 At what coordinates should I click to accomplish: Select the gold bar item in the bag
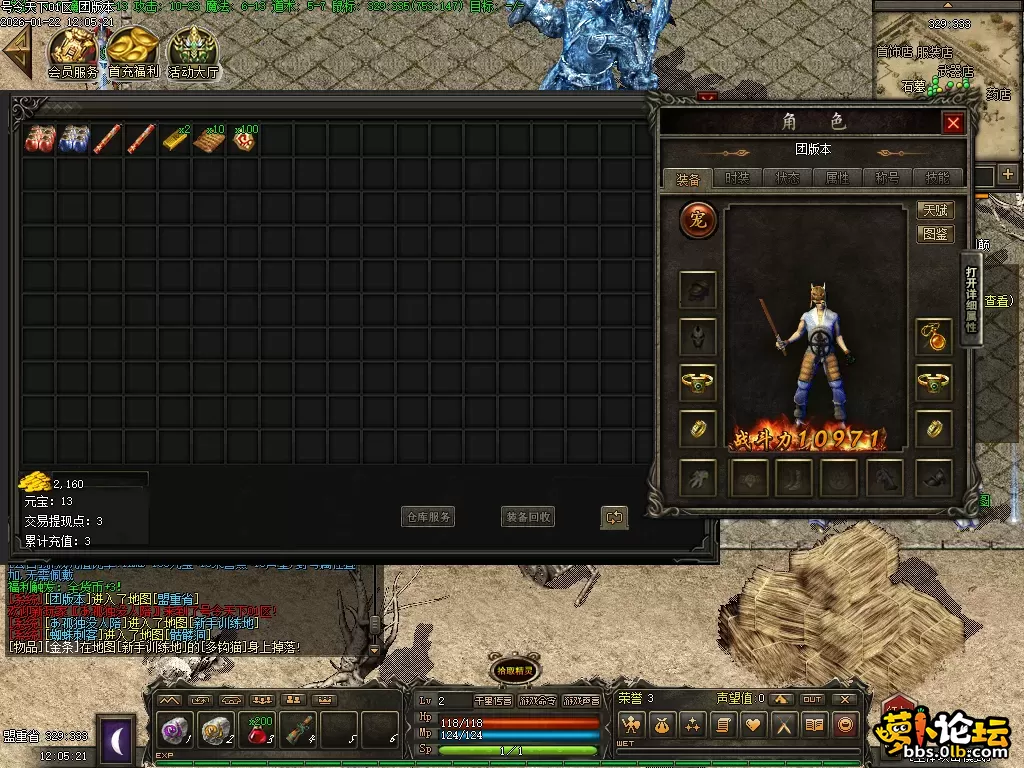click(x=175, y=139)
